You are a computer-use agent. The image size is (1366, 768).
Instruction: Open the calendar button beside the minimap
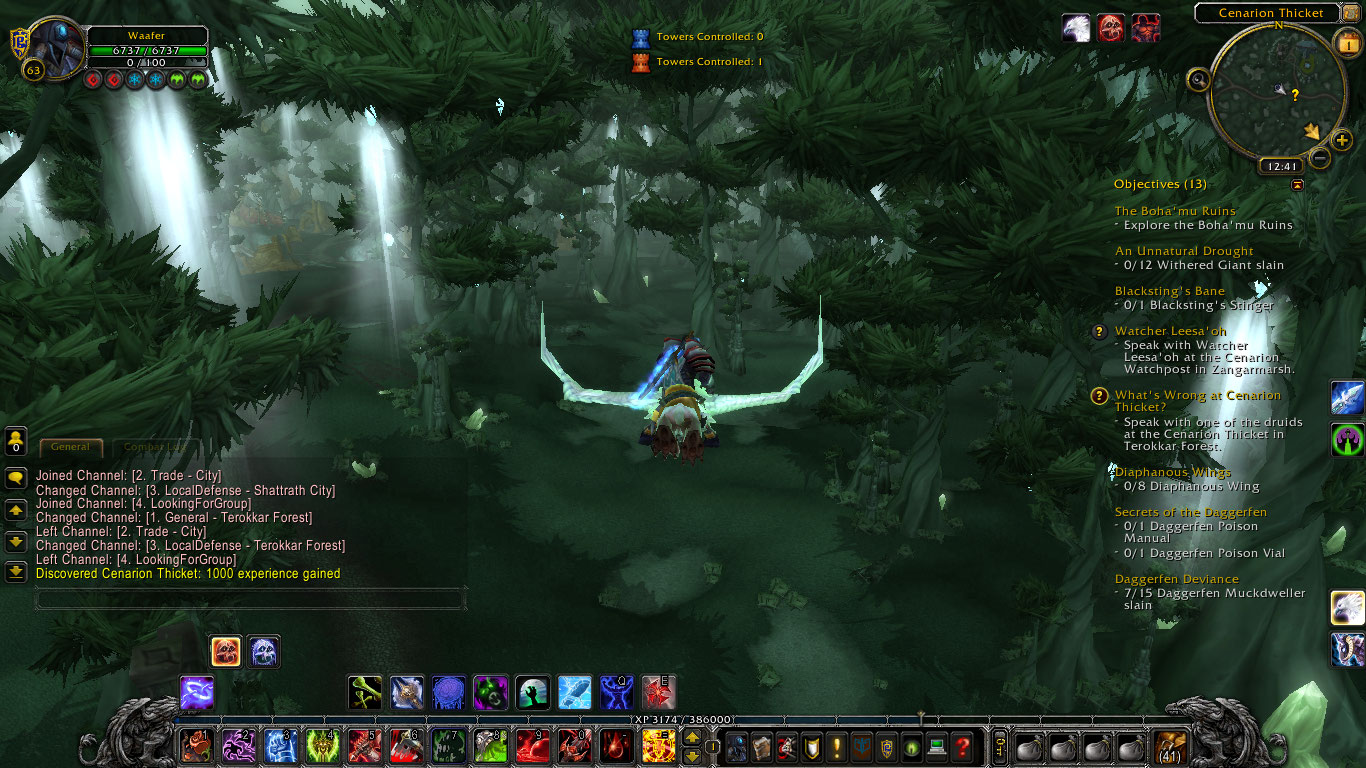(x=1346, y=42)
